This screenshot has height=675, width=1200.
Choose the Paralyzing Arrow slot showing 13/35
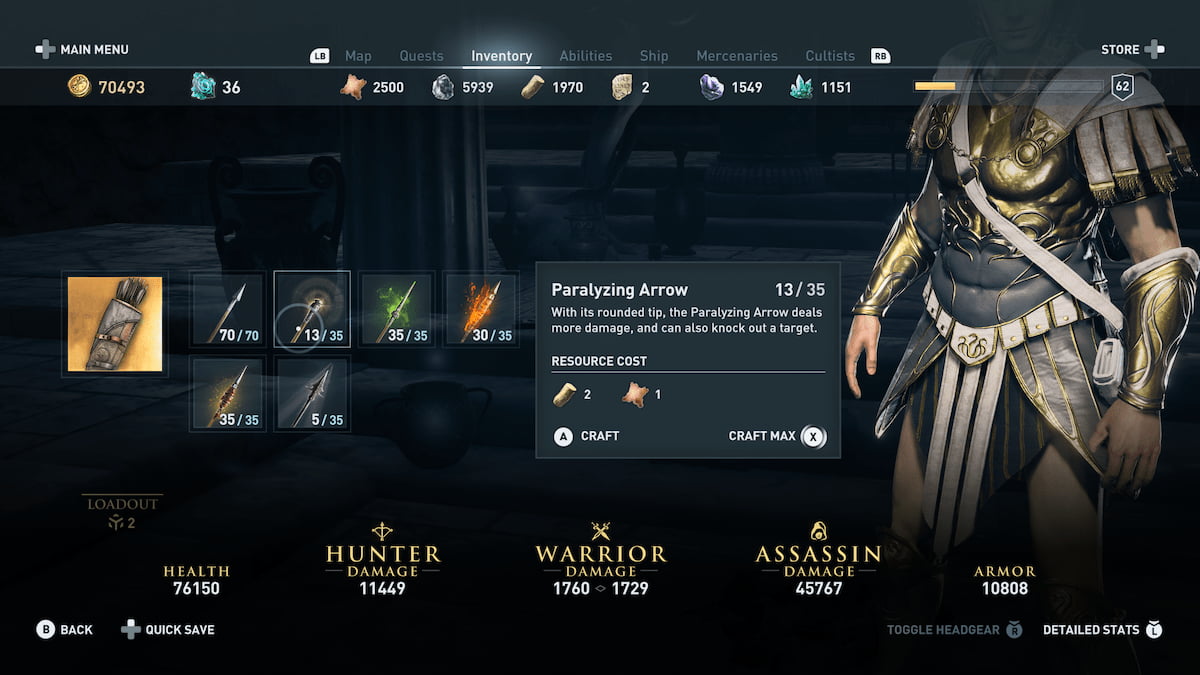coord(312,310)
